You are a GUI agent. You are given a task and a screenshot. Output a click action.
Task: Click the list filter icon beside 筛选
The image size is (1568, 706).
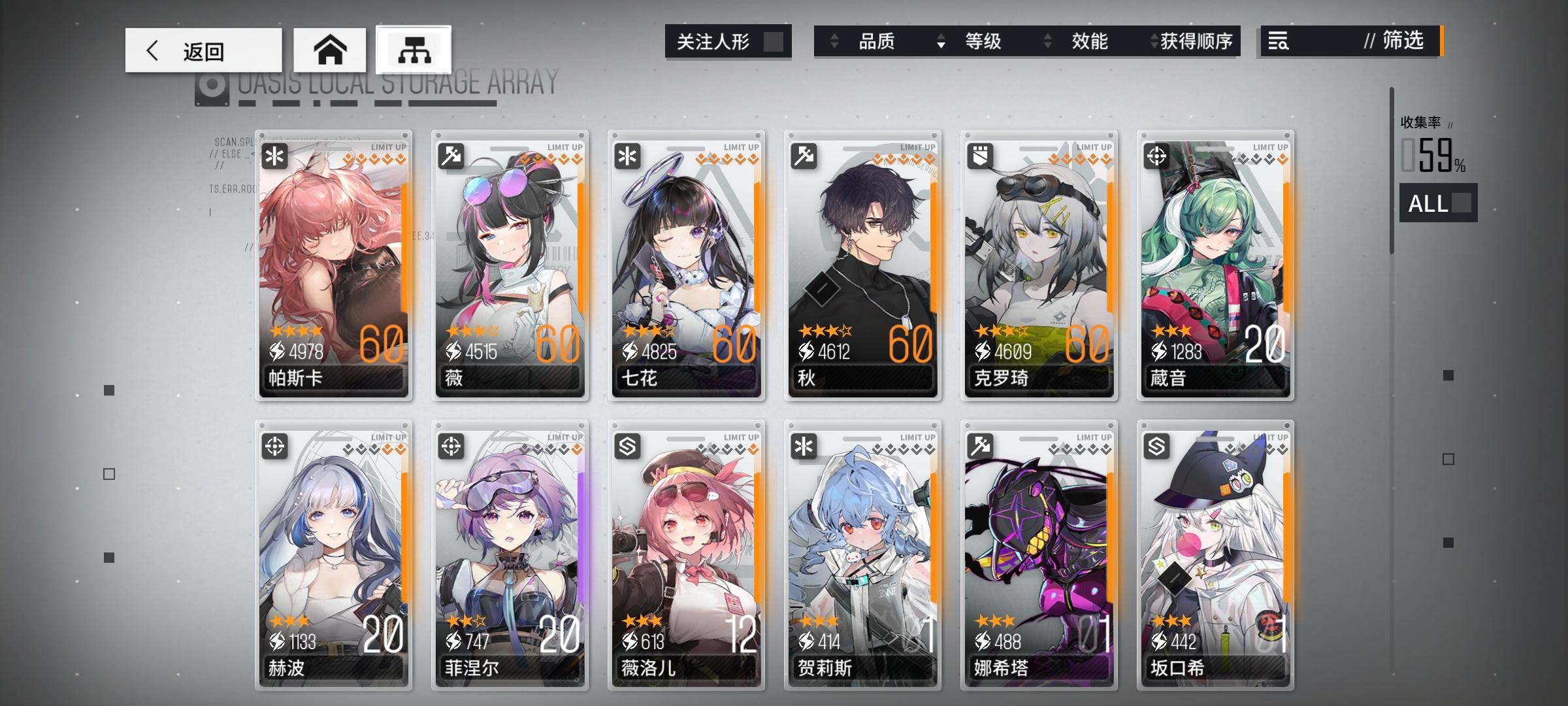click(x=1277, y=41)
